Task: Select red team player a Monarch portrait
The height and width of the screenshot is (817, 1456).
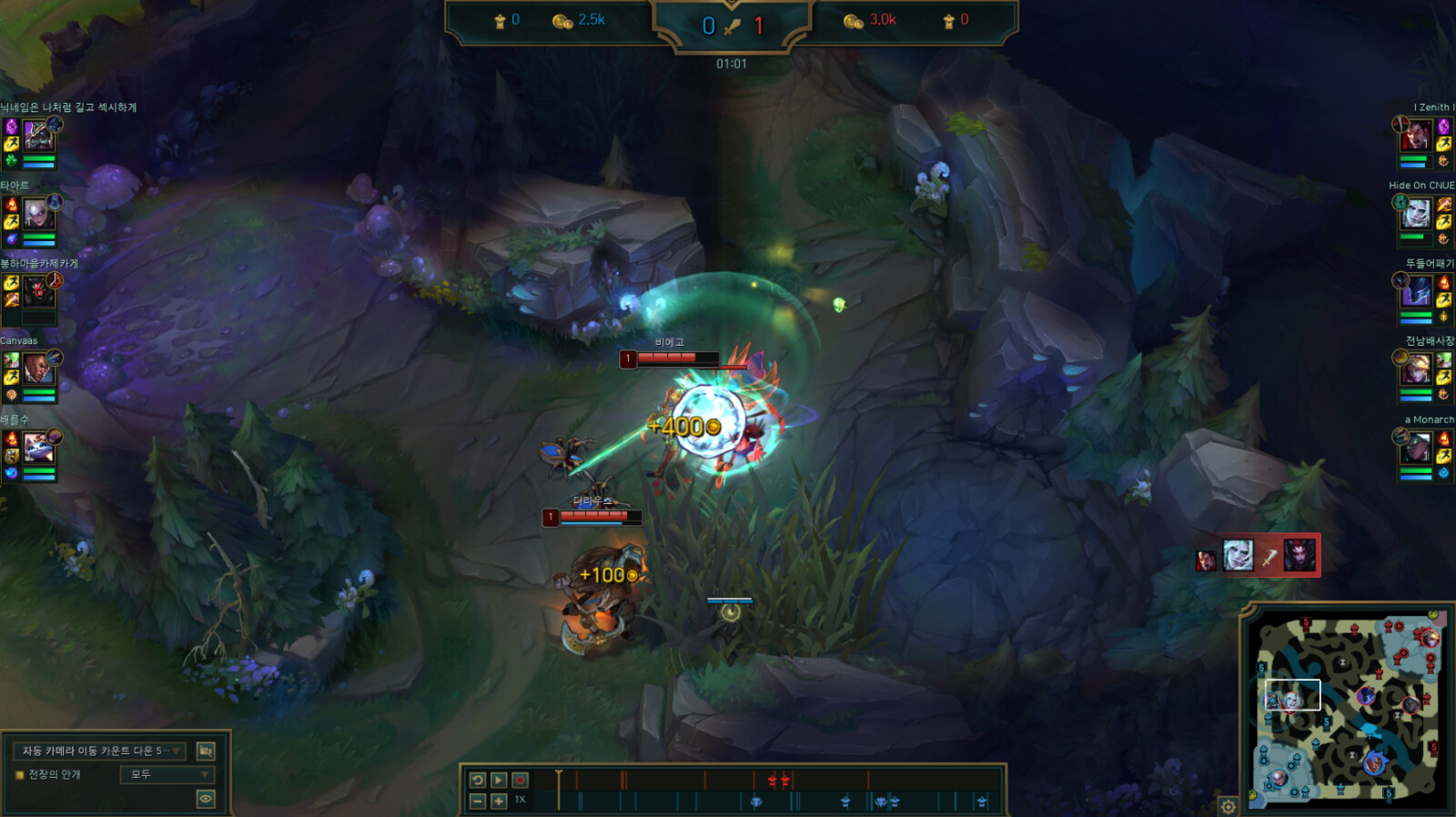Action: coord(1416,448)
